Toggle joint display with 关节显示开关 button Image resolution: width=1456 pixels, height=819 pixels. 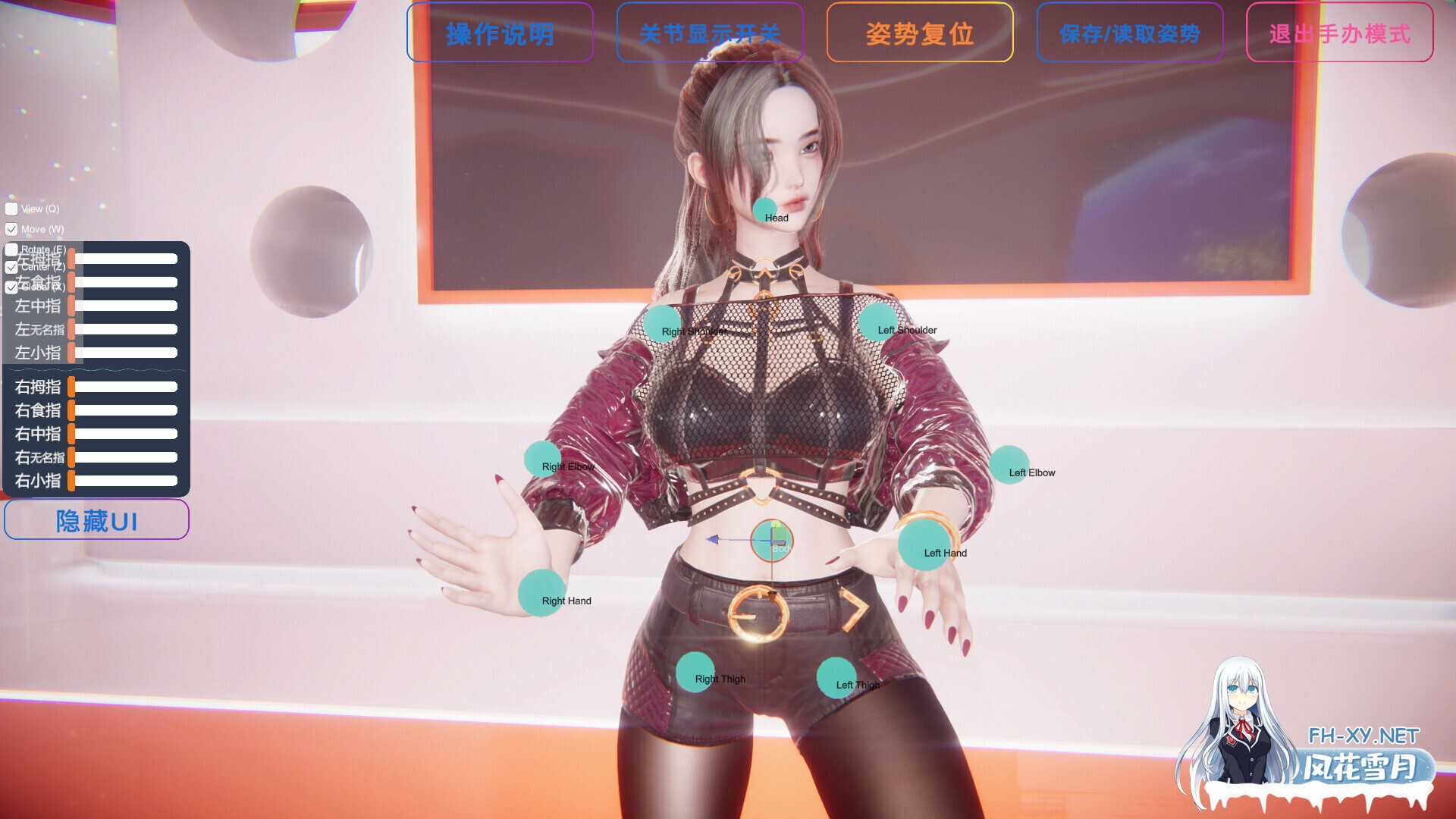(711, 33)
